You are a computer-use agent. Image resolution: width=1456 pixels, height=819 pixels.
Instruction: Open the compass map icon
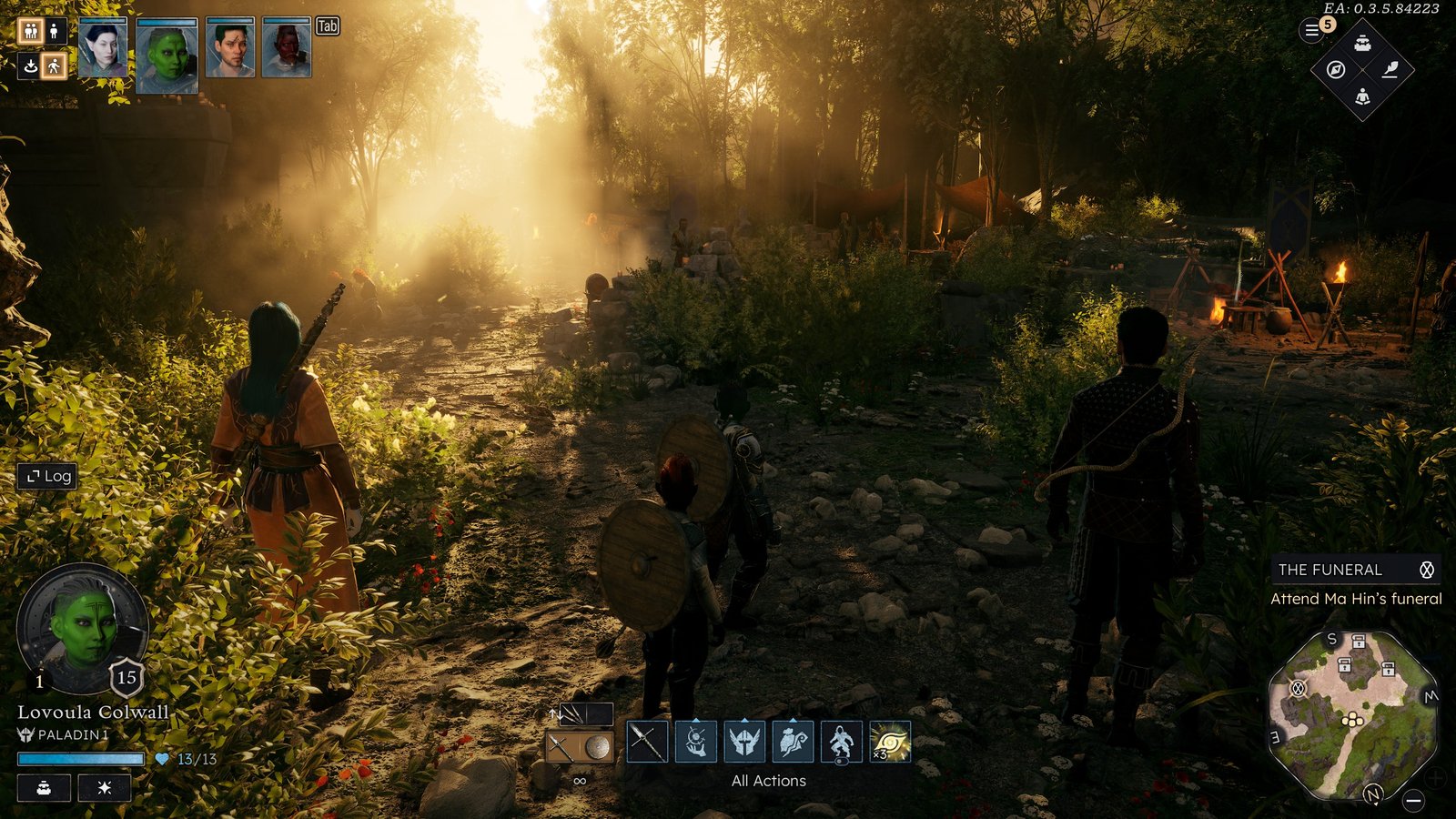[x=1336, y=70]
